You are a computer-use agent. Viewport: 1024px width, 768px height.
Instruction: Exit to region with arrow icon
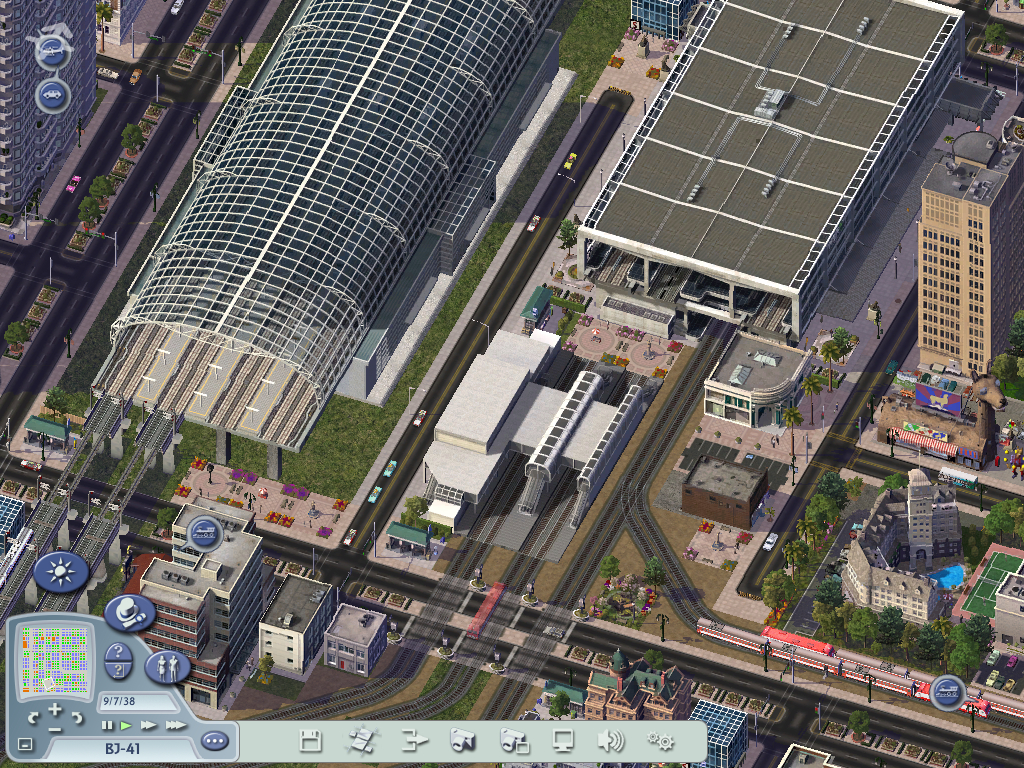(414, 741)
